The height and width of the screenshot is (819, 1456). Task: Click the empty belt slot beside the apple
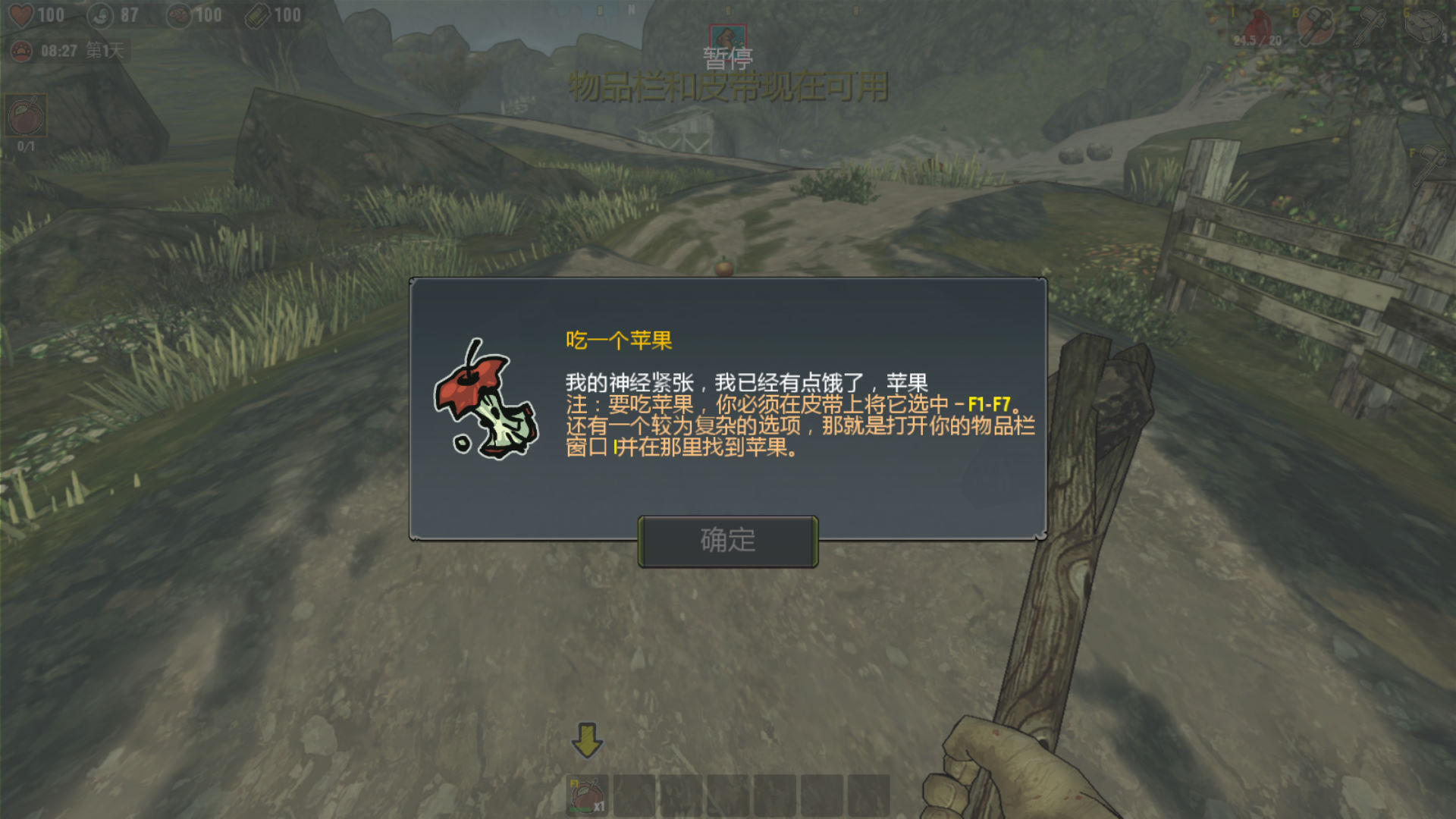pyautogui.click(x=633, y=792)
